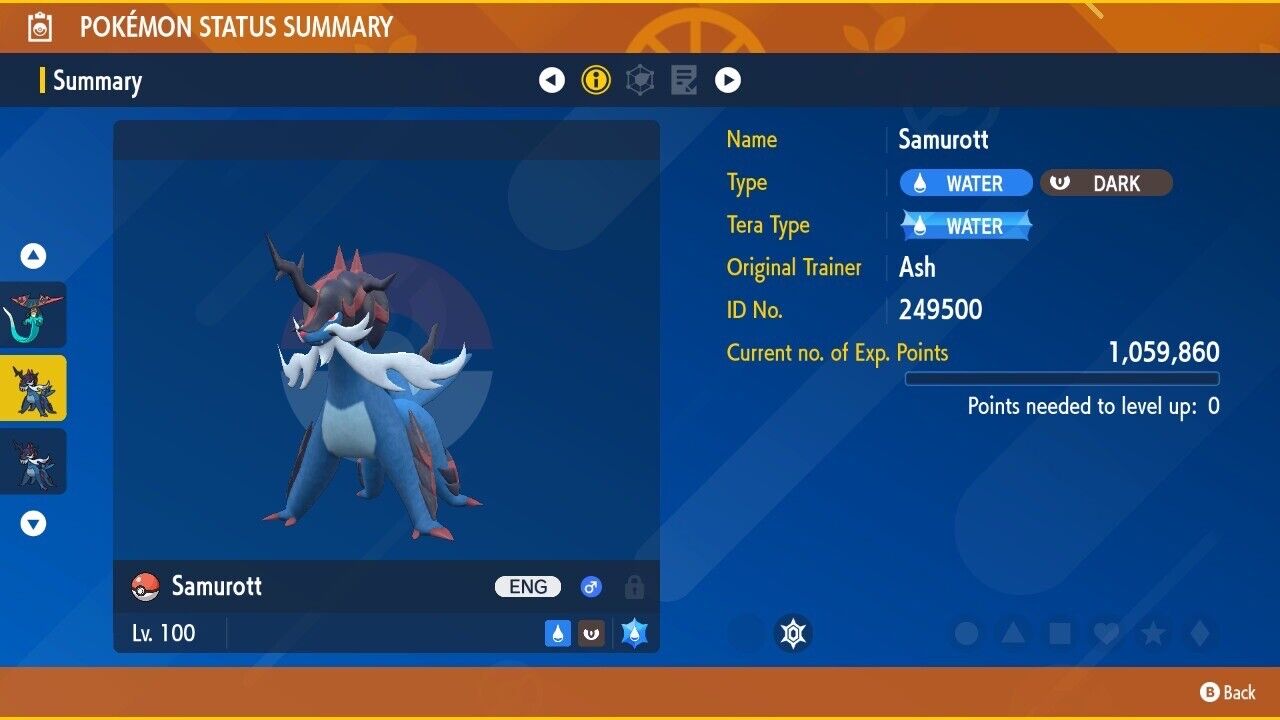Open the moves and memo tab
Screen dimensions: 1280x720
[684, 80]
